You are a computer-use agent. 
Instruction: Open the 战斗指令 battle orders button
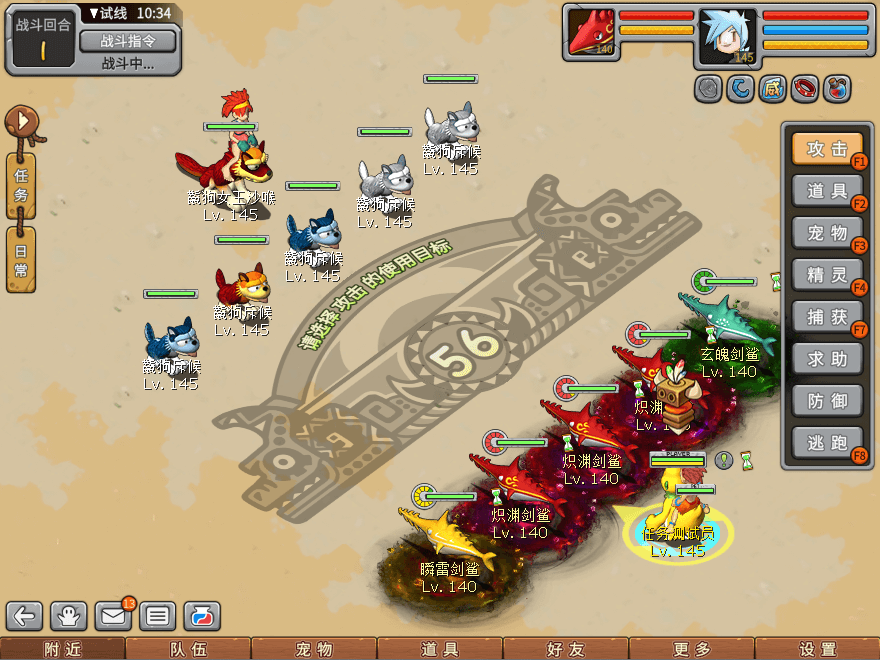pyautogui.click(x=127, y=41)
